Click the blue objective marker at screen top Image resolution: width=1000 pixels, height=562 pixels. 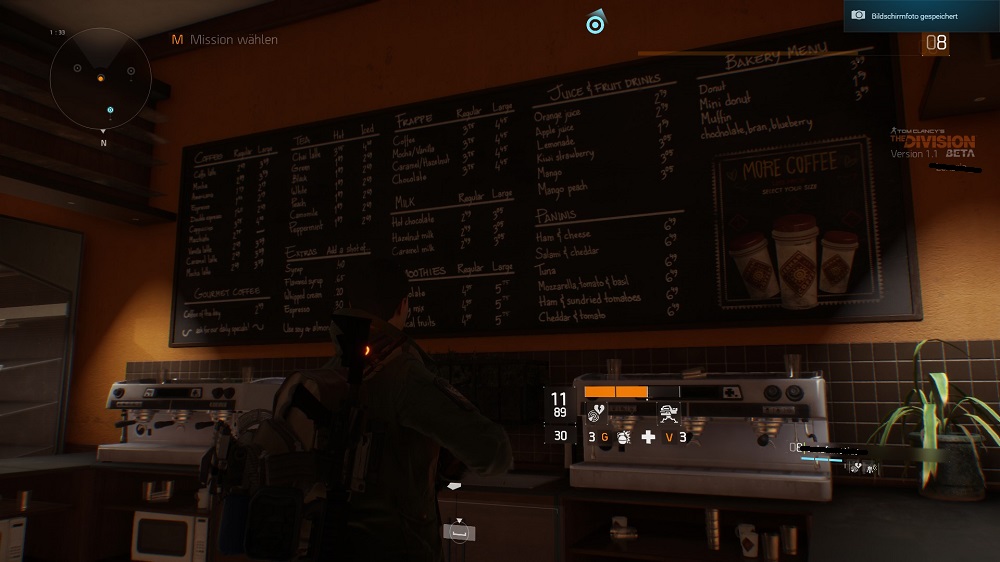tap(597, 22)
